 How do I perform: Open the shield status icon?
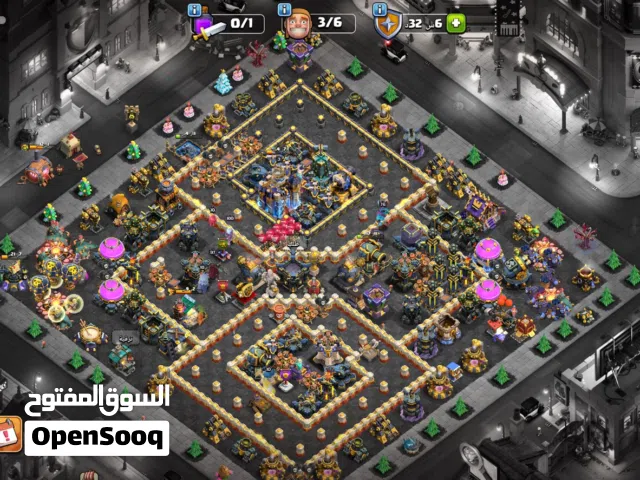click(x=388, y=25)
